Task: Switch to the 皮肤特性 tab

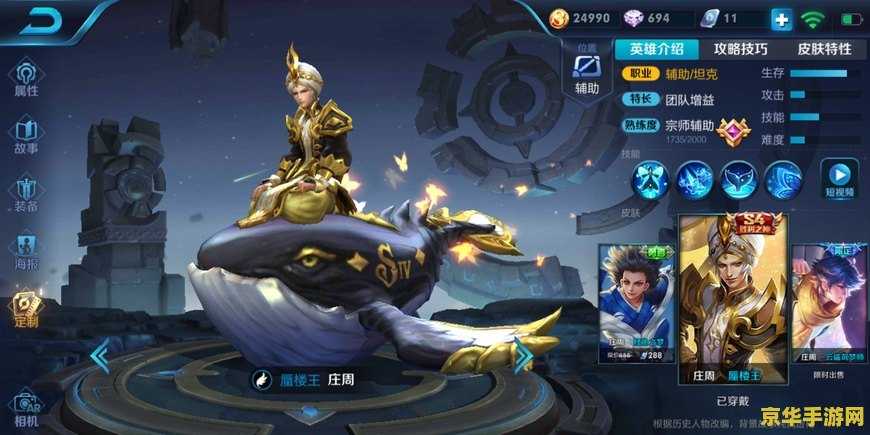Action: 824,48
